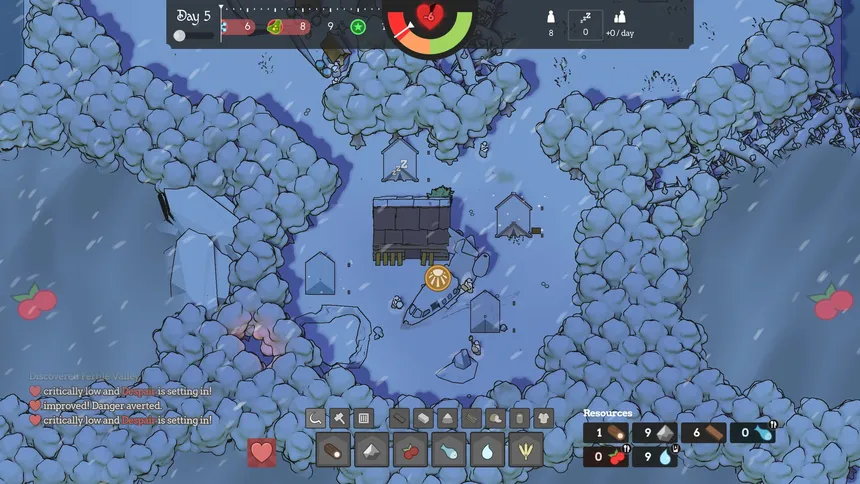Adjust the speed slider under Day 5

coord(180,35)
